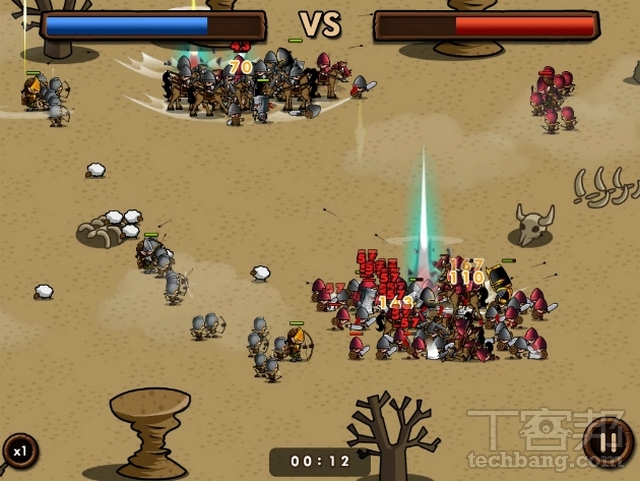The height and width of the screenshot is (481, 640).
Task: Pause the battle with the pause button
Action: tap(607, 441)
